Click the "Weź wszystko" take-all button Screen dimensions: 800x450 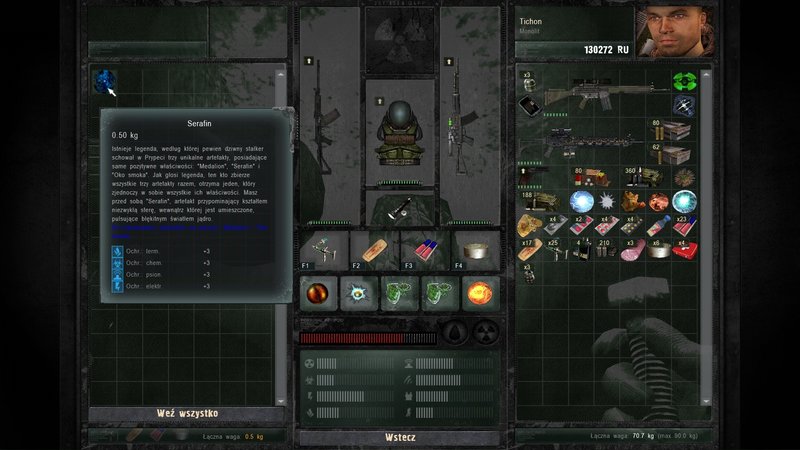(187, 414)
